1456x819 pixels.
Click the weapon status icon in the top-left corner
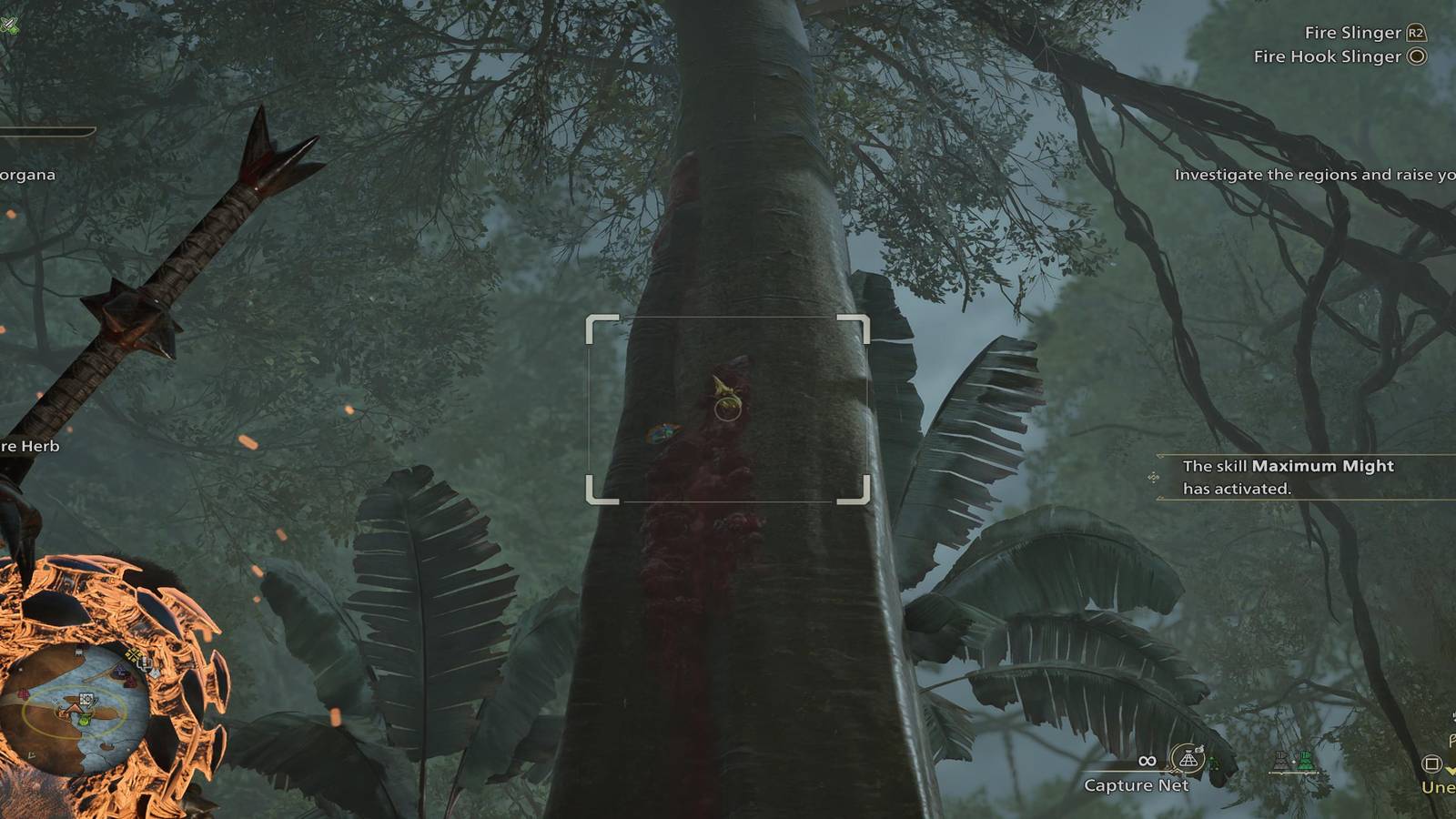coord(9,25)
